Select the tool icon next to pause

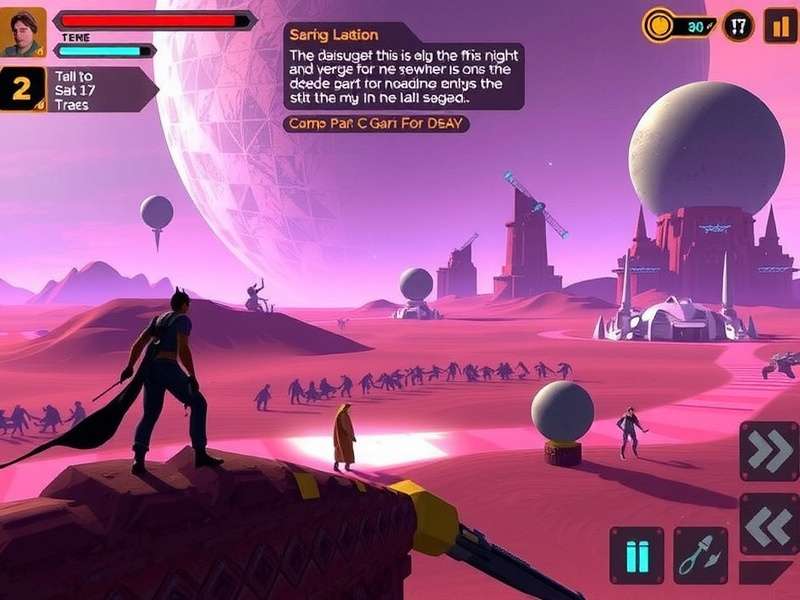pyautogui.click(x=700, y=555)
